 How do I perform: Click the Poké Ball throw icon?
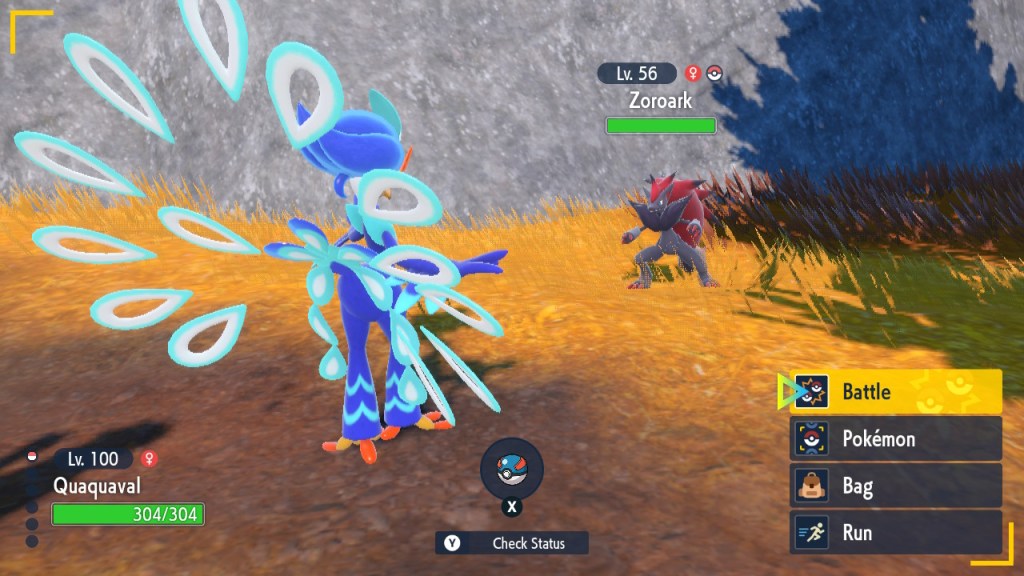point(512,470)
